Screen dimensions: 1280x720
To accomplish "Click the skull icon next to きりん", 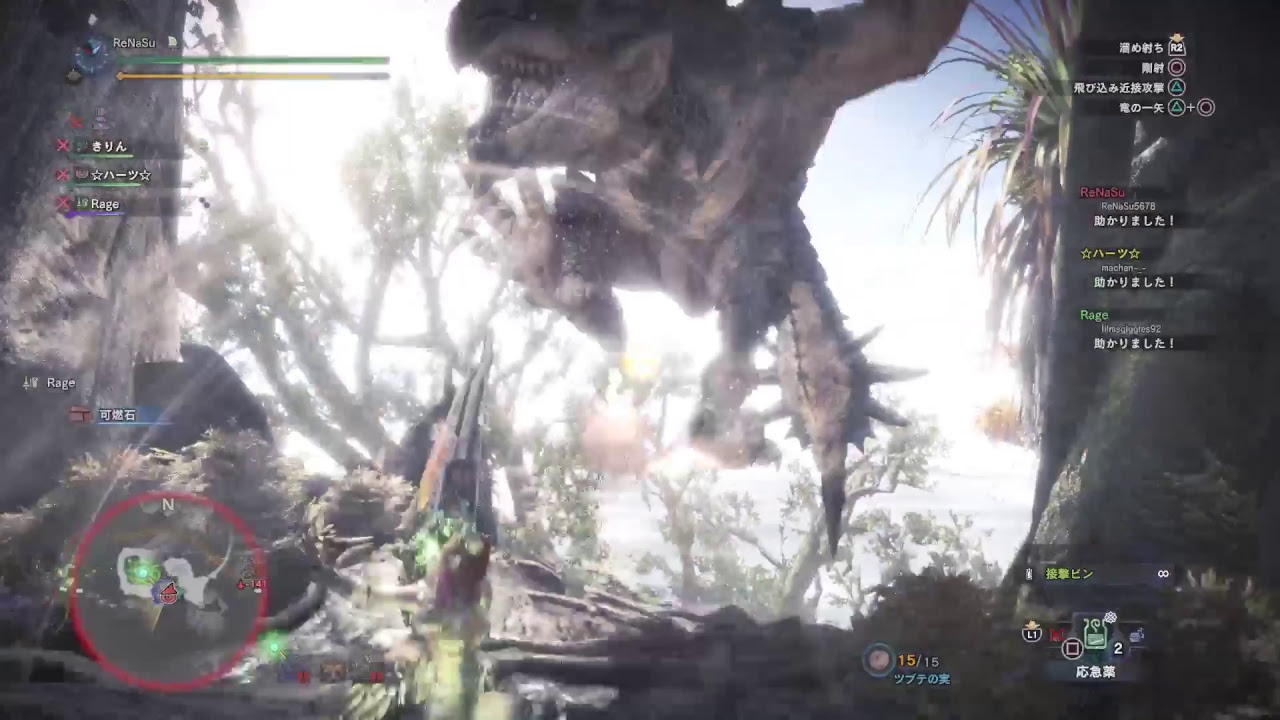I will pyautogui.click(x=62, y=146).
